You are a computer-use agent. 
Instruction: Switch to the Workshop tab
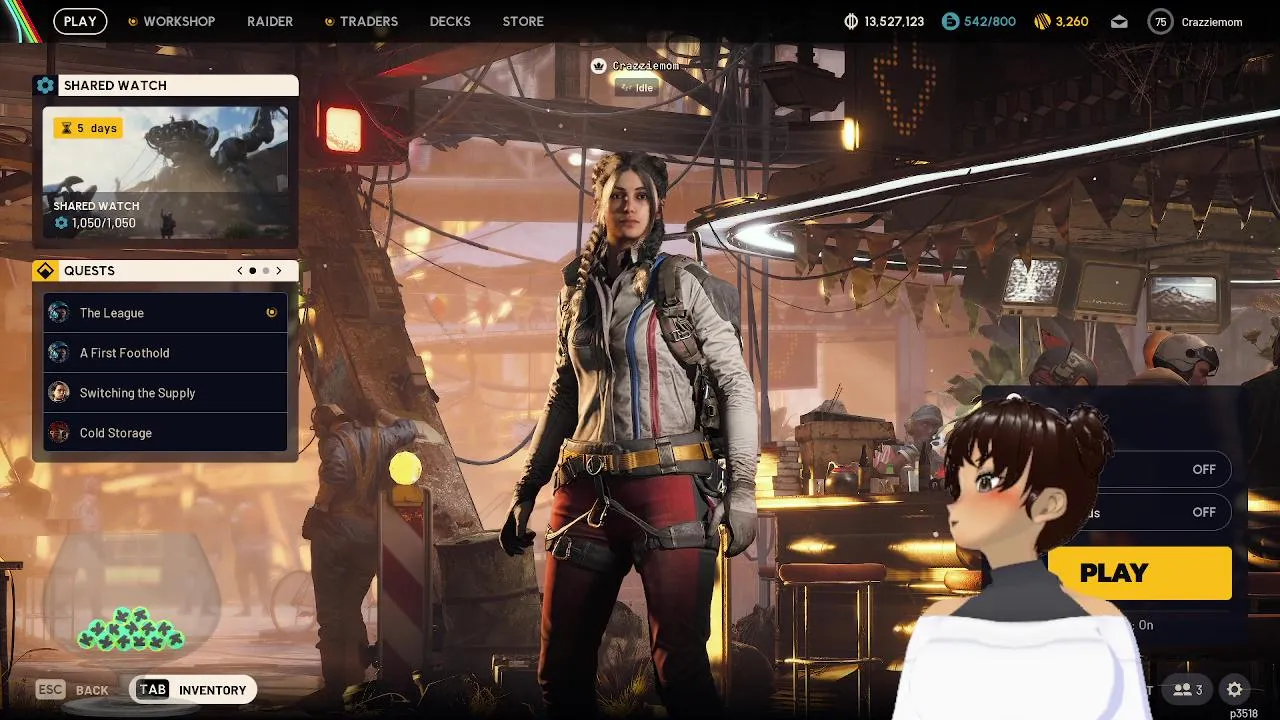click(x=178, y=21)
